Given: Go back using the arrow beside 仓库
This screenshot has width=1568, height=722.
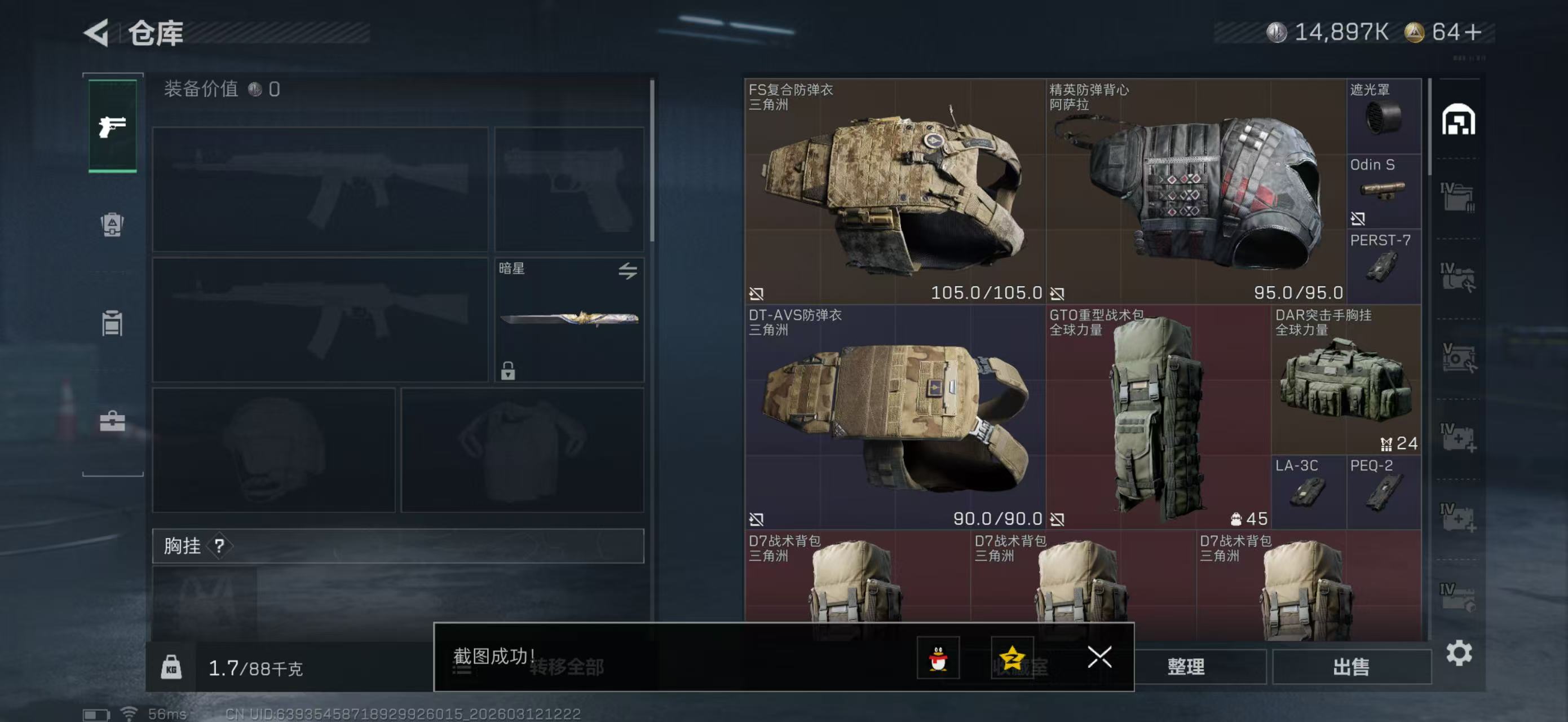Looking at the screenshot, I should tap(97, 33).
